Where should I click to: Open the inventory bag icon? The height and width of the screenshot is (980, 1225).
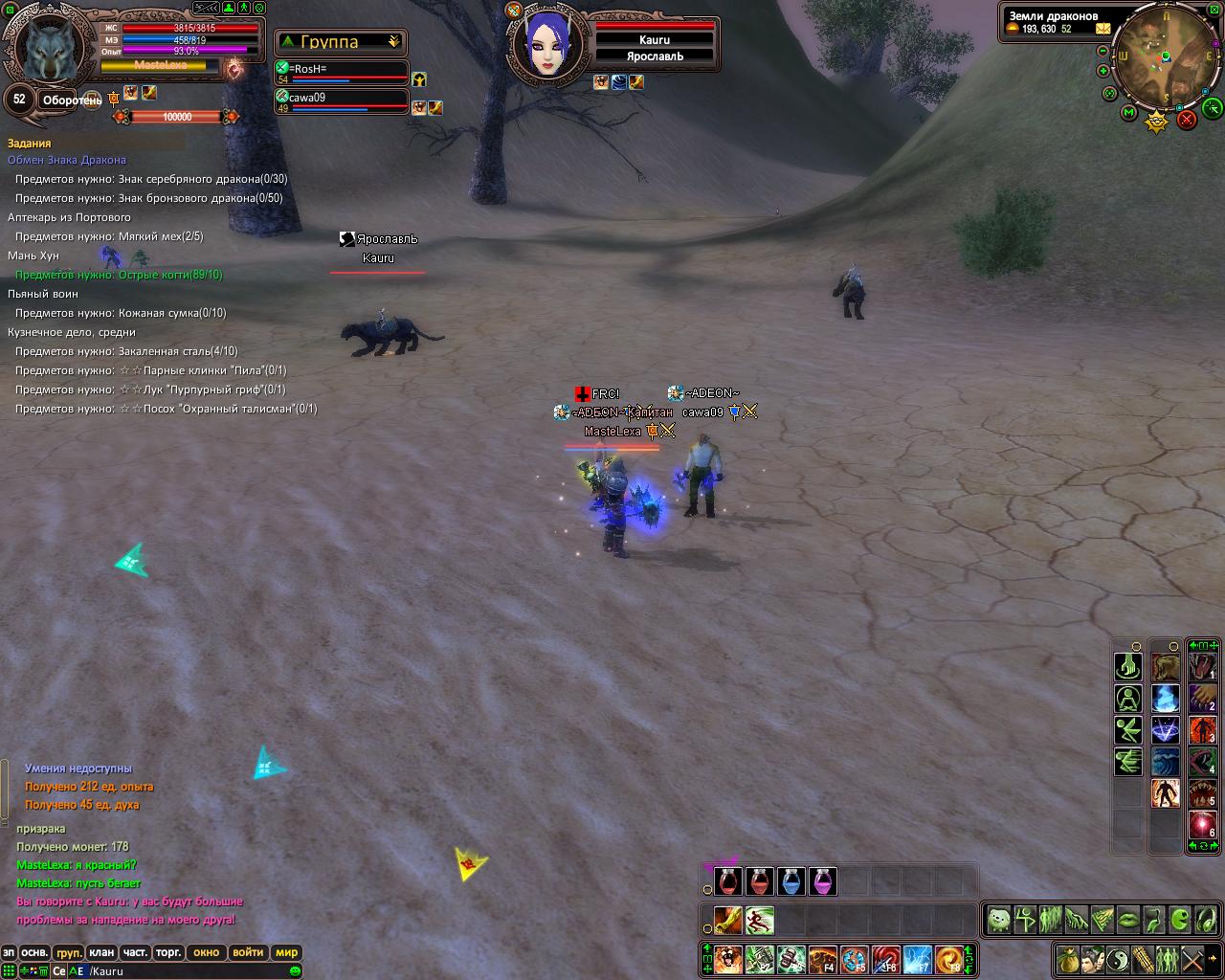coord(1068,958)
